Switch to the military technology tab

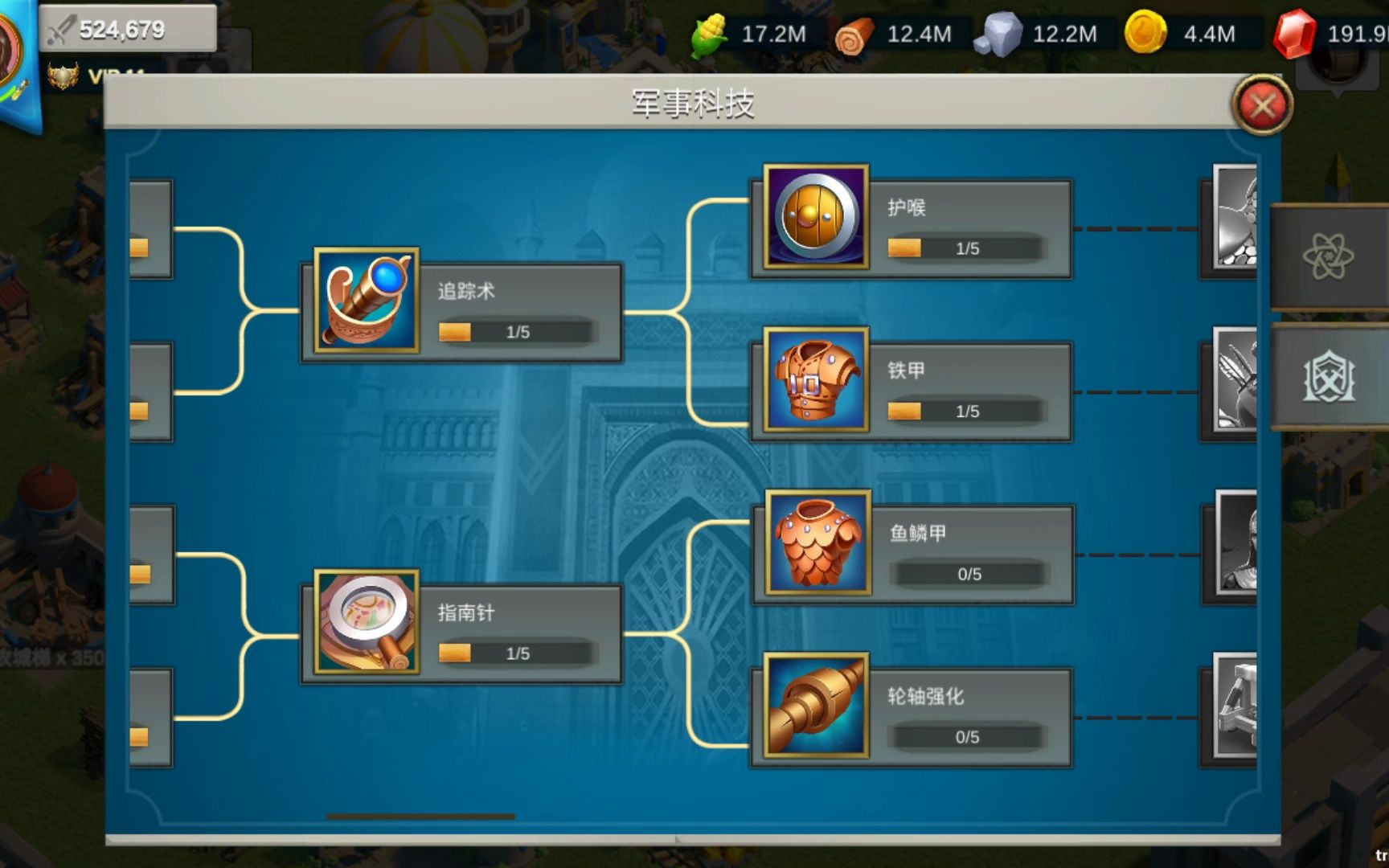[1329, 378]
